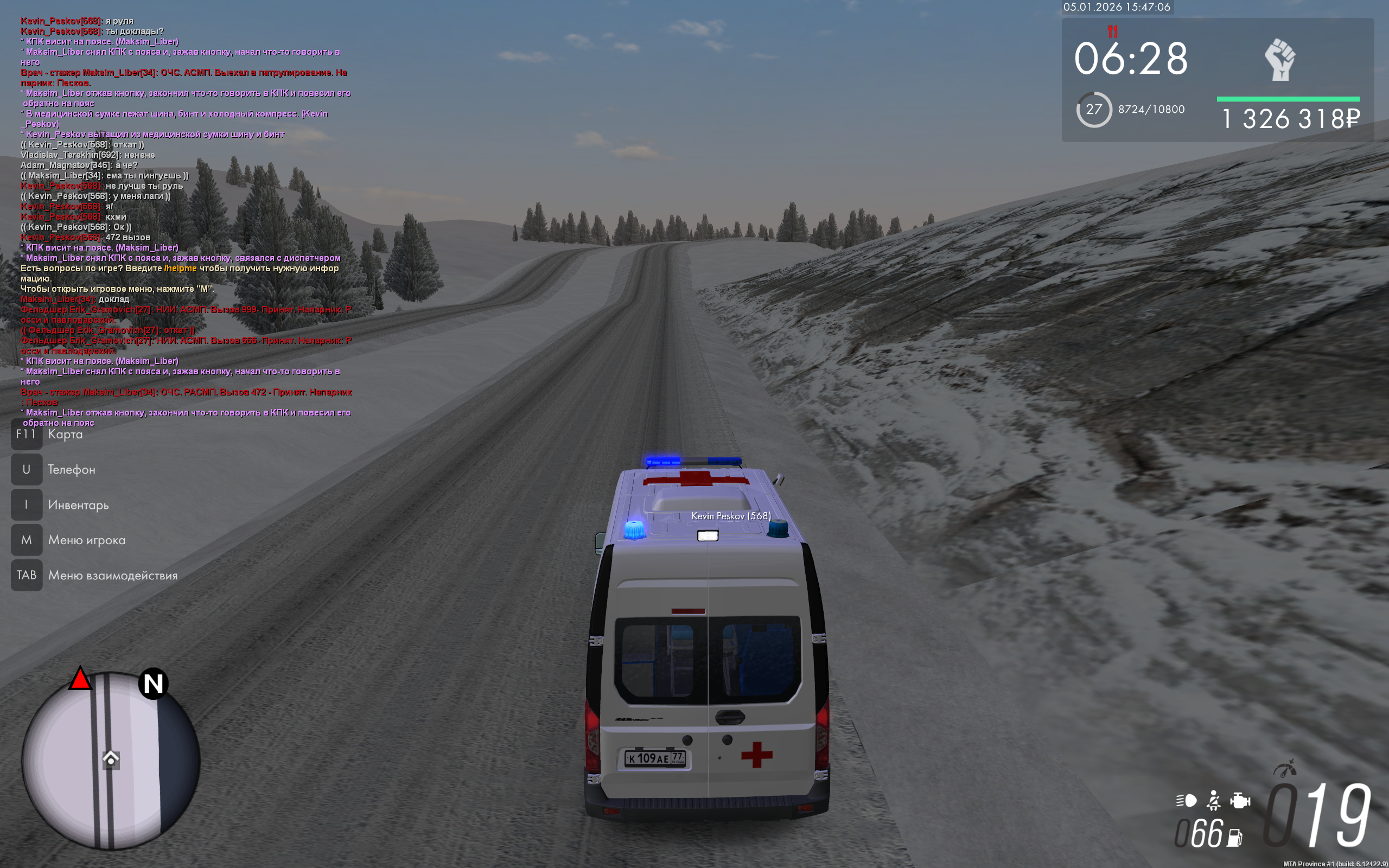Select the red triangle marker on minimap
The image size is (1389, 868).
point(80,679)
